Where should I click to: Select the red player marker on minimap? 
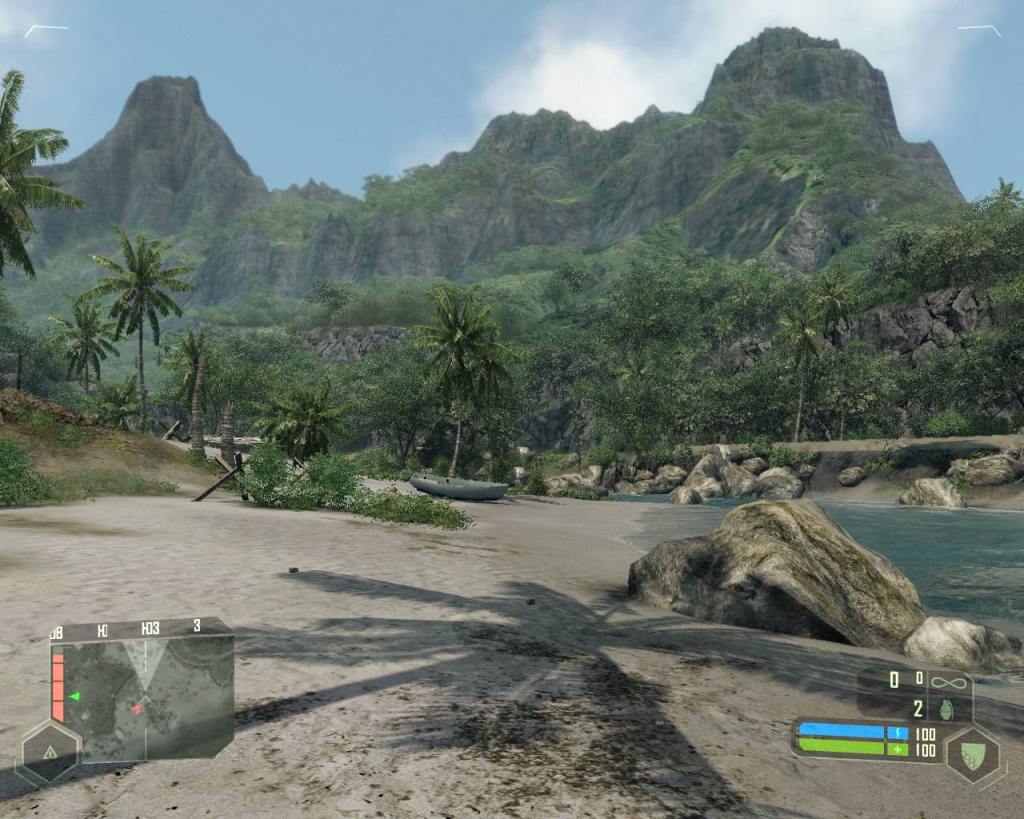tap(137, 709)
